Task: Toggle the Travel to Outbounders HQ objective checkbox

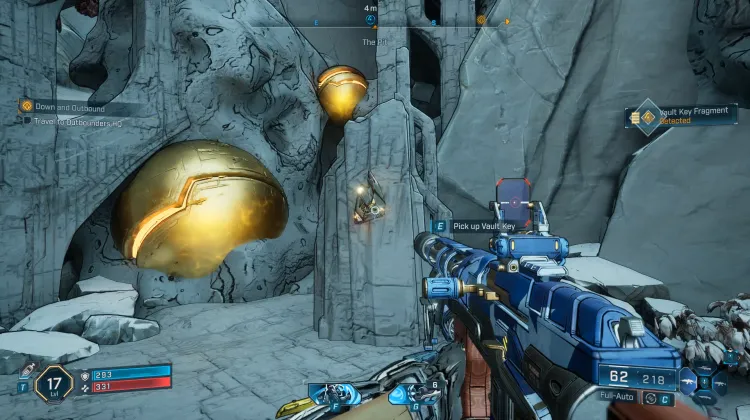Action: click(27, 120)
